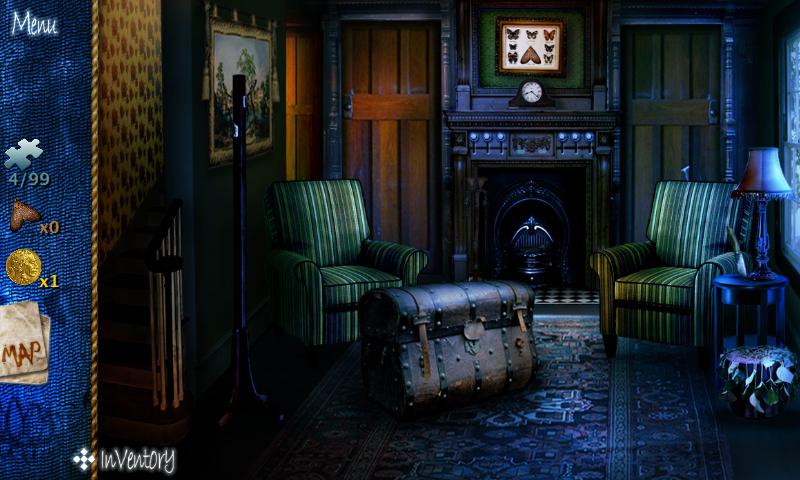The width and height of the screenshot is (800, 480).
Task: Click the gold coin icon
Action: (x=23, y=268)
